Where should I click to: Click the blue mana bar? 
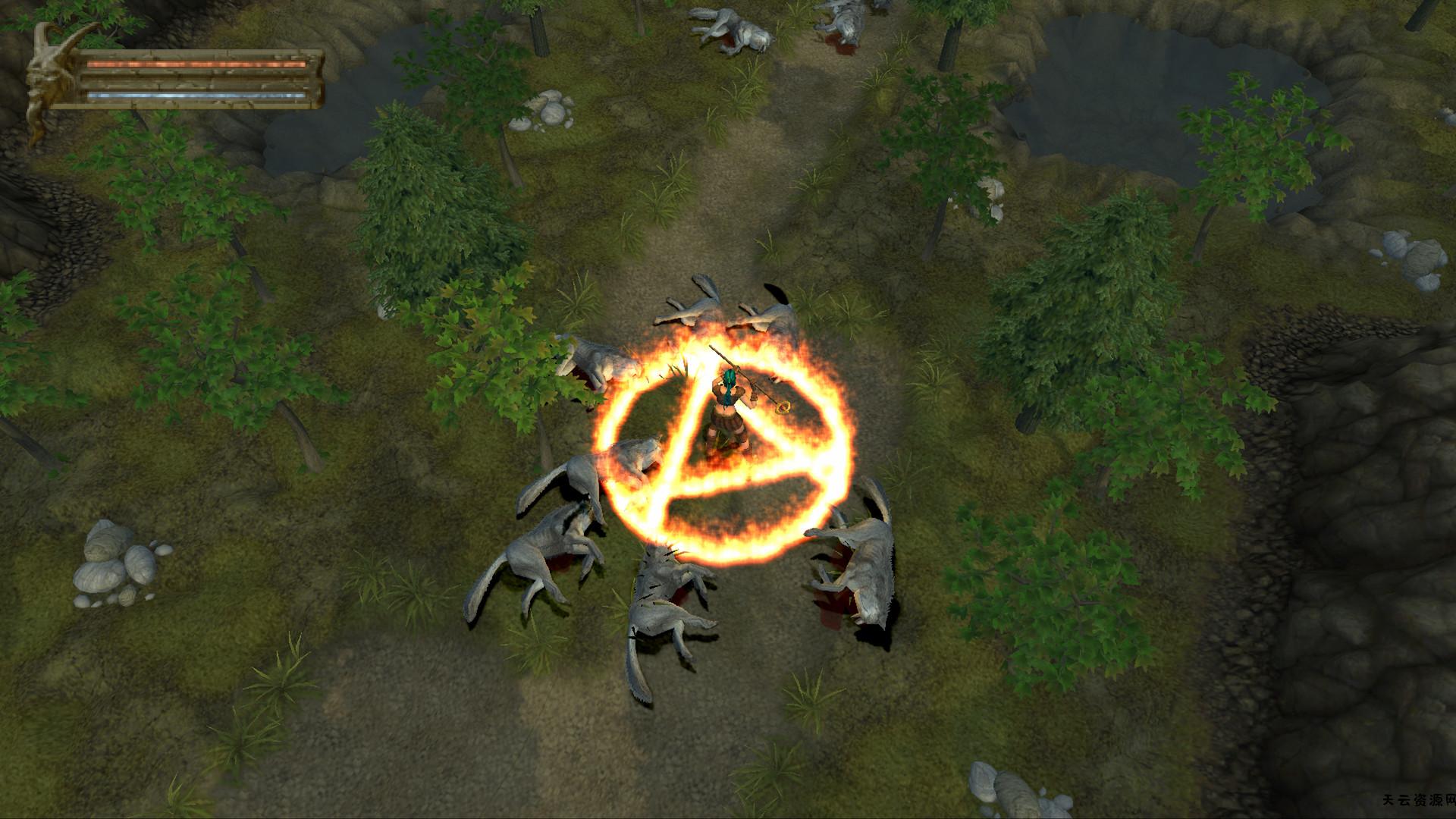pyautogui.click(x=197, y=96)
